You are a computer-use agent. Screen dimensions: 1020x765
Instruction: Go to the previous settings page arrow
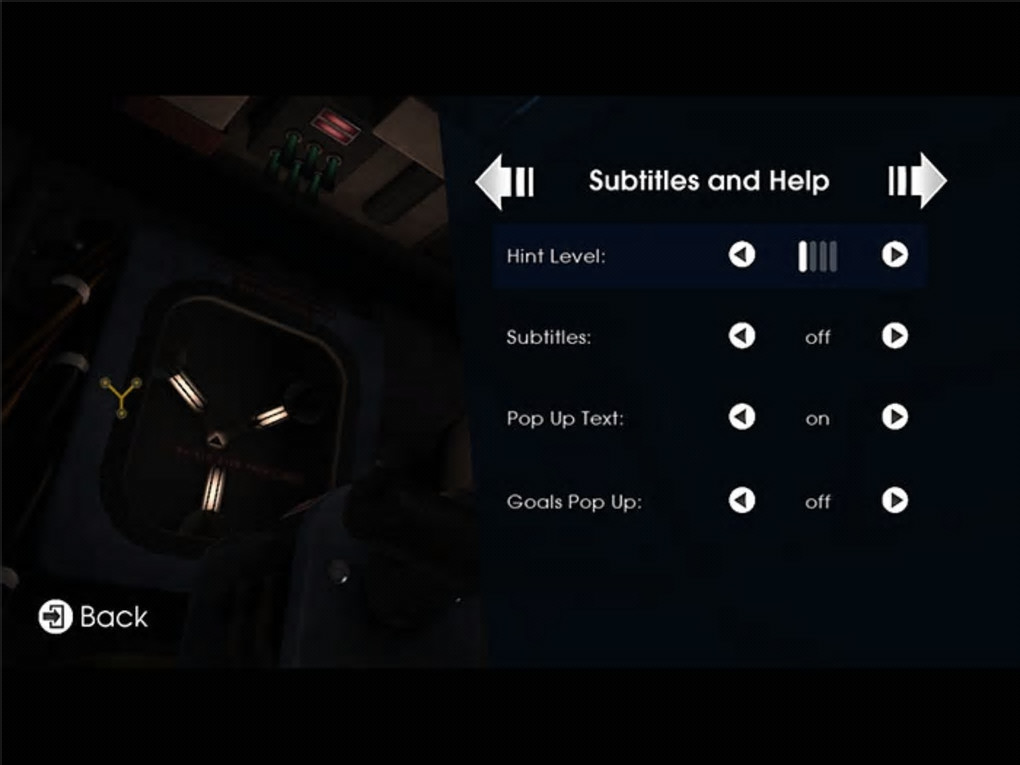click(504, 181)
